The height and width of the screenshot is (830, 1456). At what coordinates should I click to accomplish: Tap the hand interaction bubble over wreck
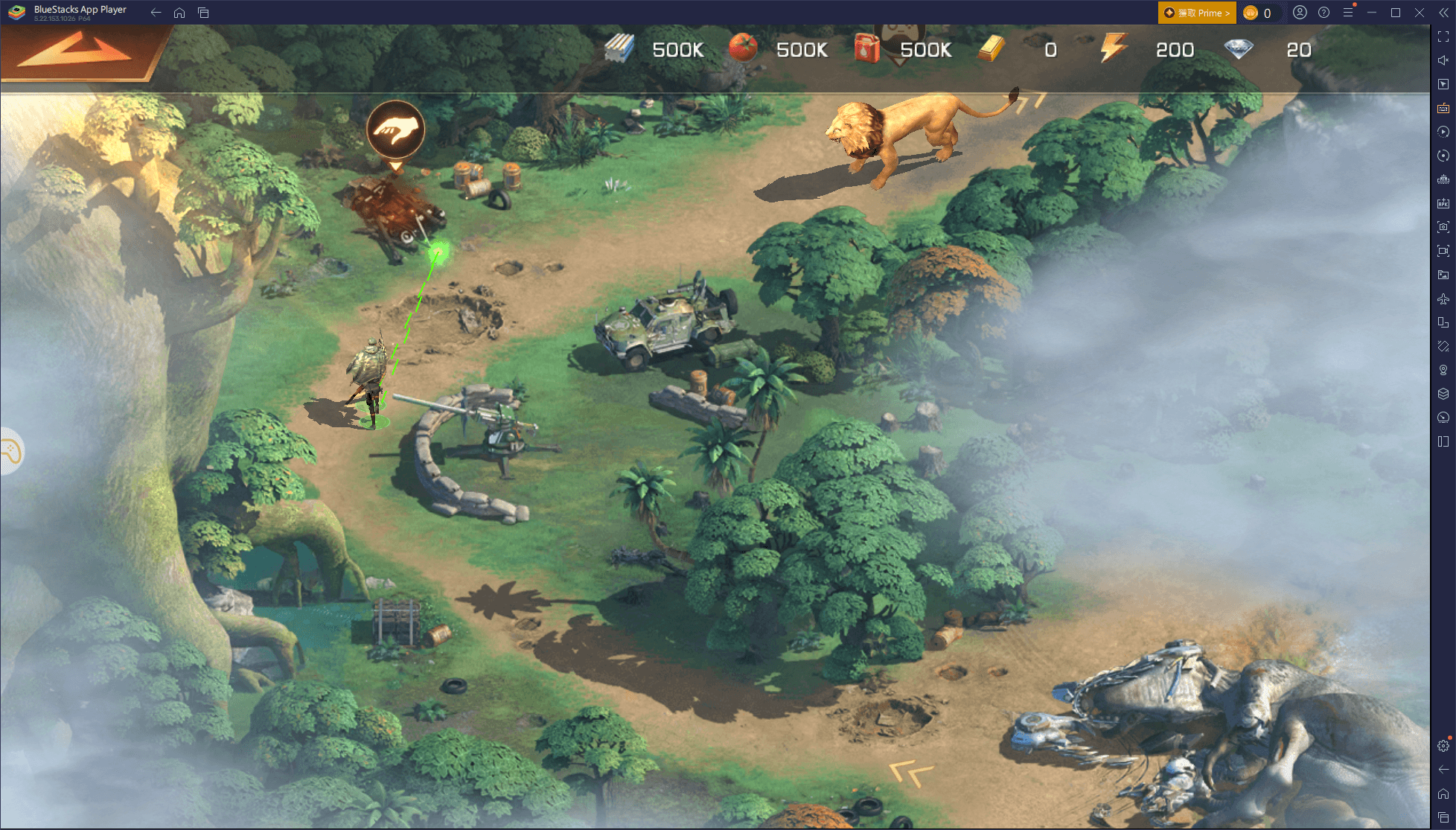pyautogui.click(x=395, y=130)
